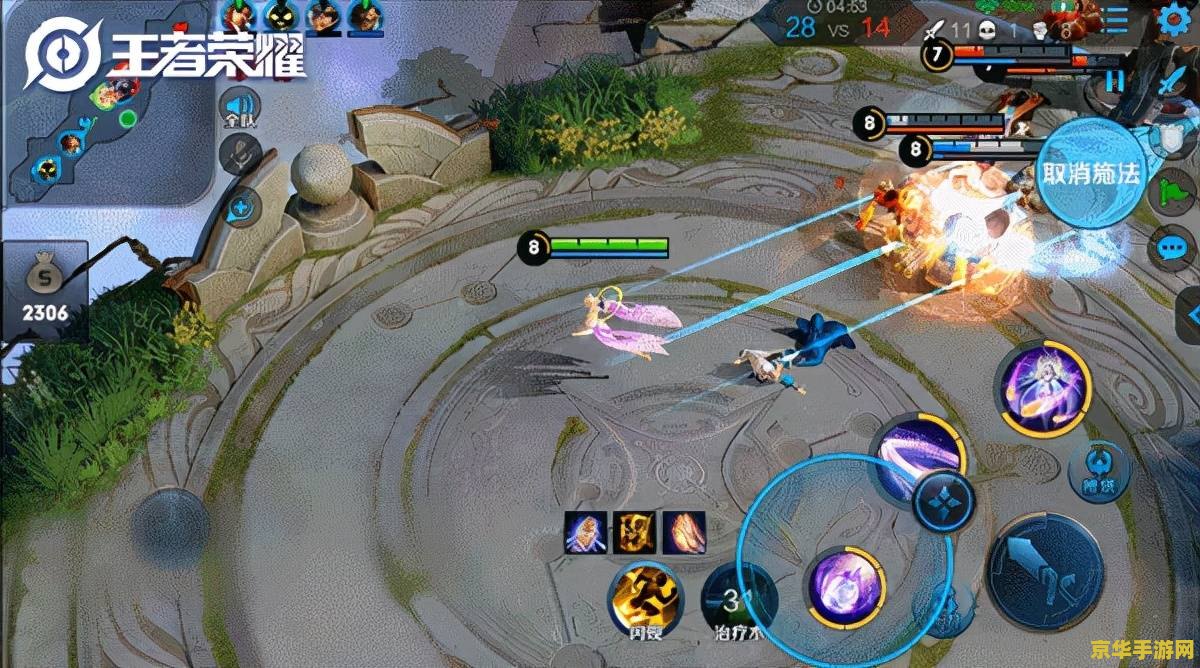
Task: Select the golden figure status icon
Action: point(634,531)
